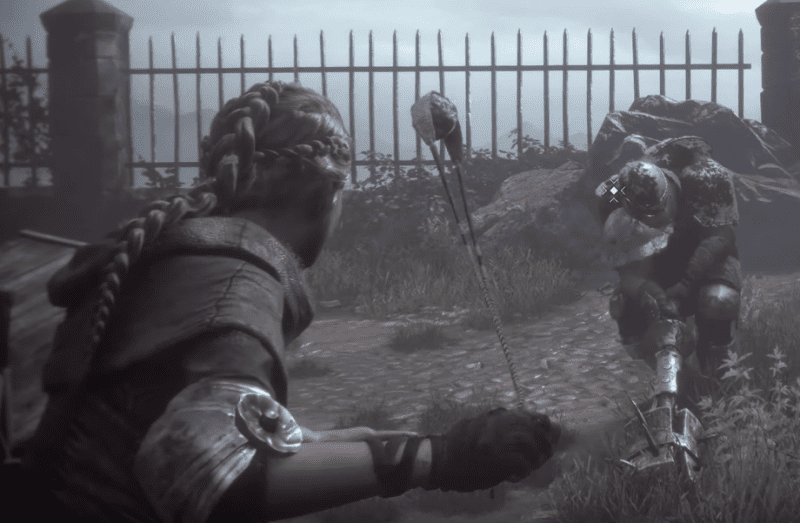Click the diamond aiming reticle on the knight
The height and width of the screenshot is (523, 800).
pyautogui.click(x=613, y=190)
